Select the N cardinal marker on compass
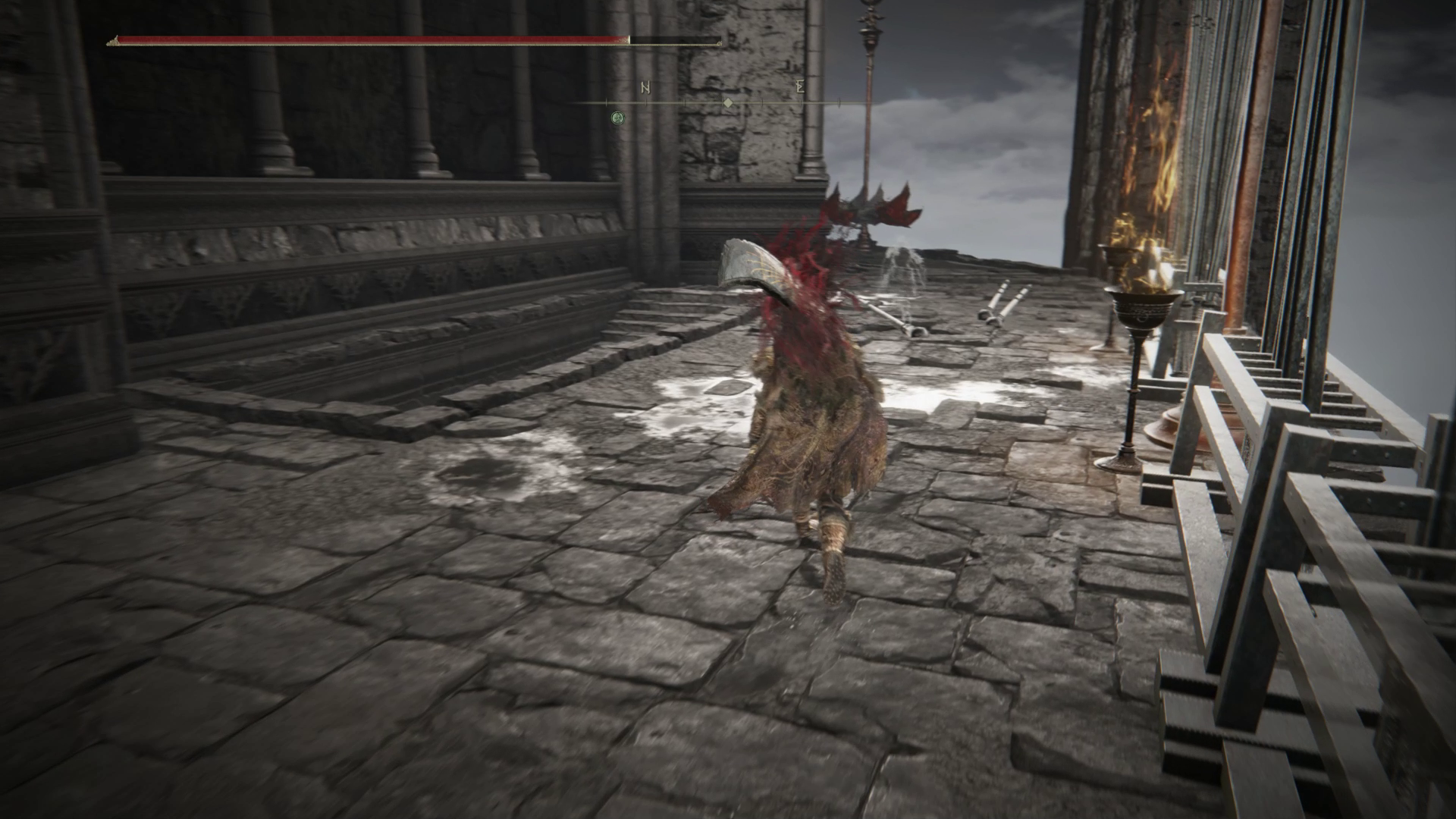This screenshot has height=819, width=1456. [646, 89]
